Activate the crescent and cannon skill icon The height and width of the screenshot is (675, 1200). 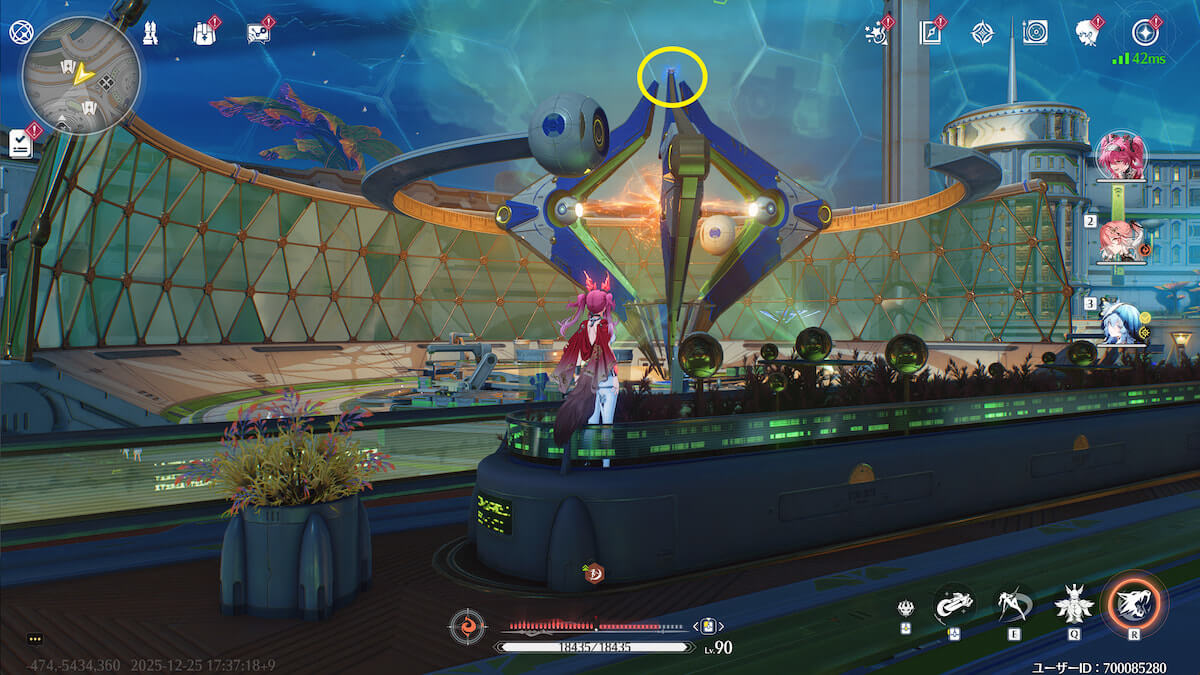pyautogui.click(x=954, y=603)
